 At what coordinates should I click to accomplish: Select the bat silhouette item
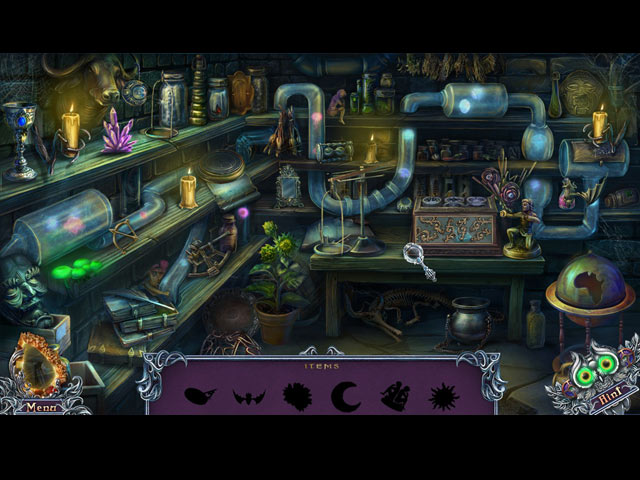247,396
